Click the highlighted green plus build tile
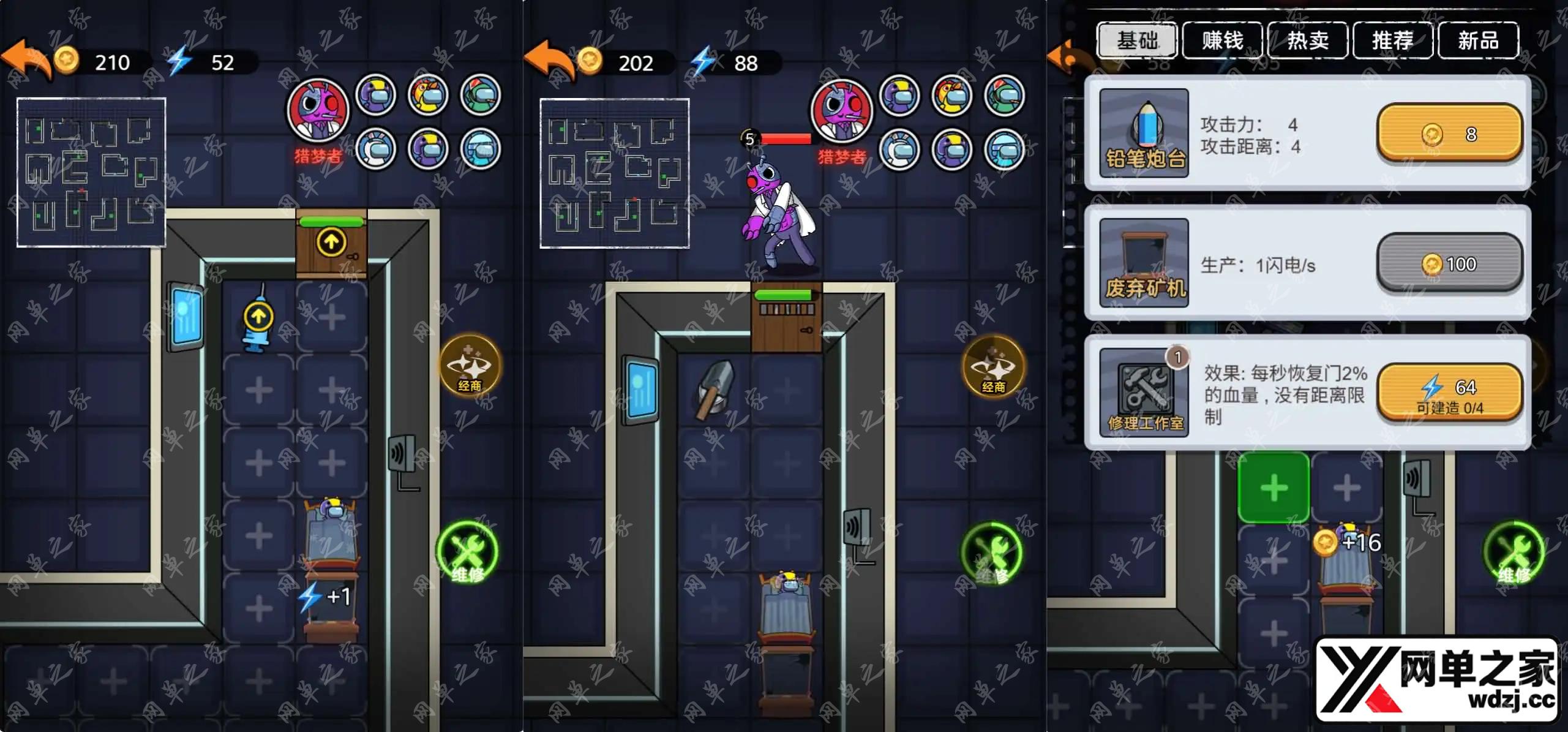This screenshot has height=732, width=1568. pos(1274,488)
